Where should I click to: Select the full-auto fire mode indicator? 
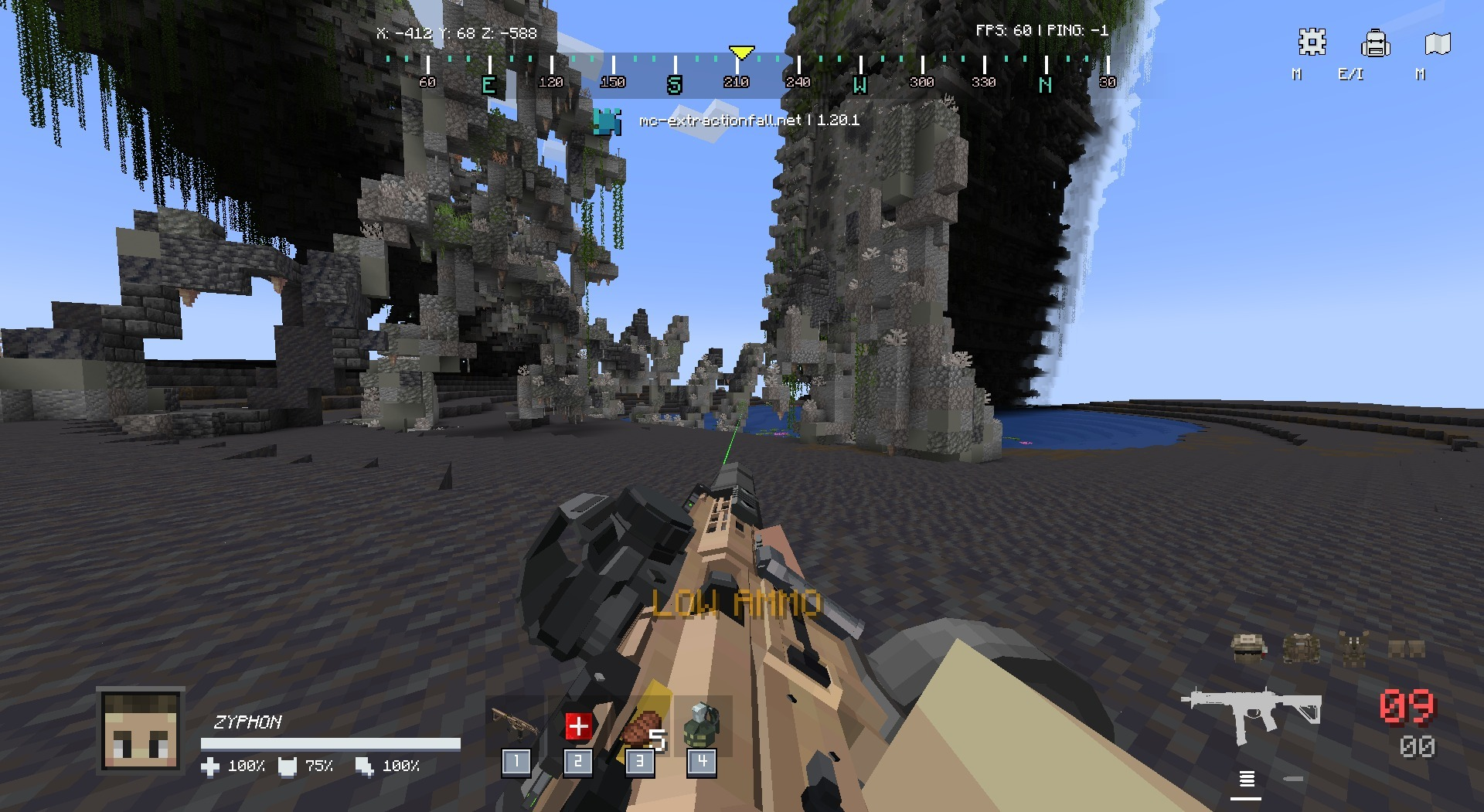[1246, 779]
